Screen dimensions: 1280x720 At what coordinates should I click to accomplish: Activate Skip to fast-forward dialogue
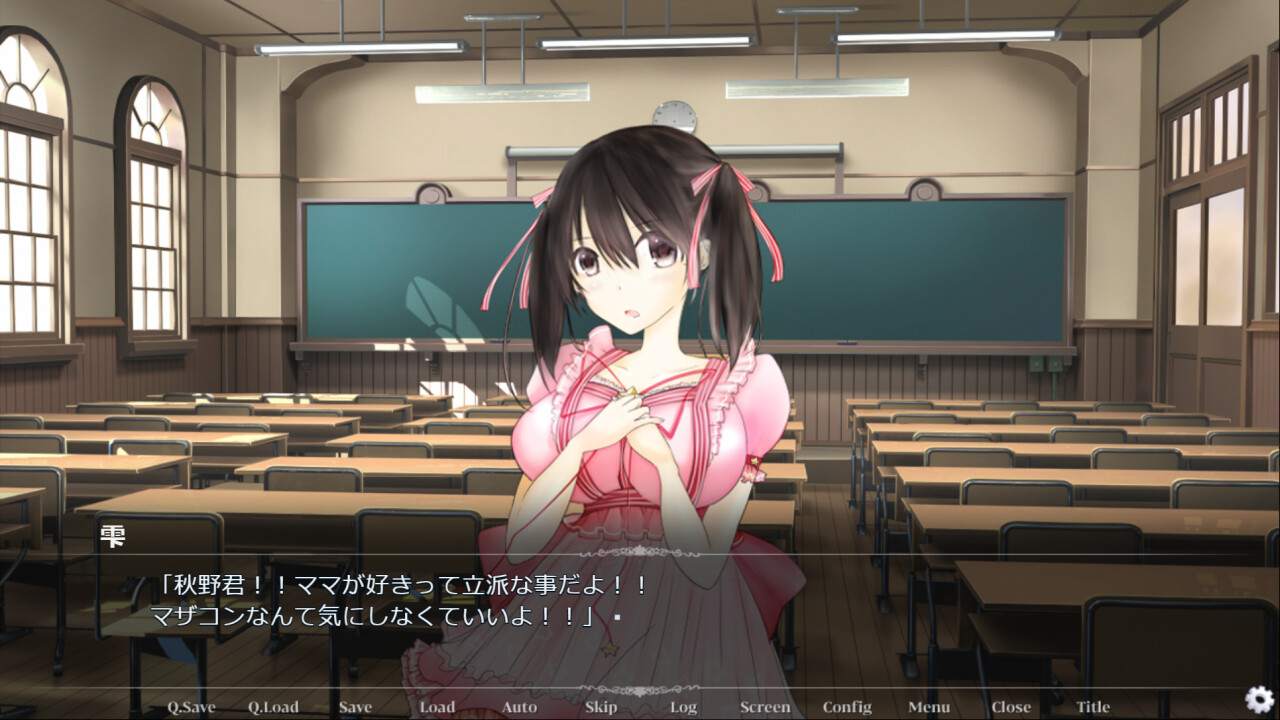click(601, 707)
